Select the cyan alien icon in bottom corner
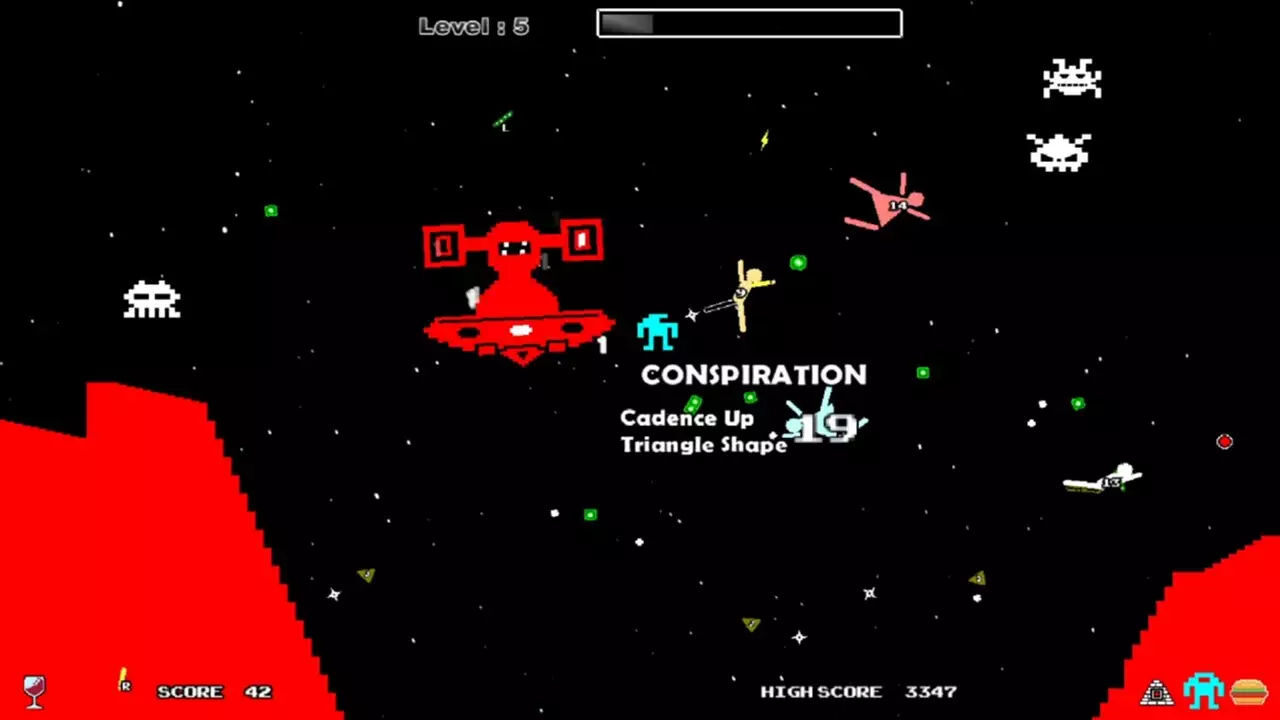 (1202, 688)
